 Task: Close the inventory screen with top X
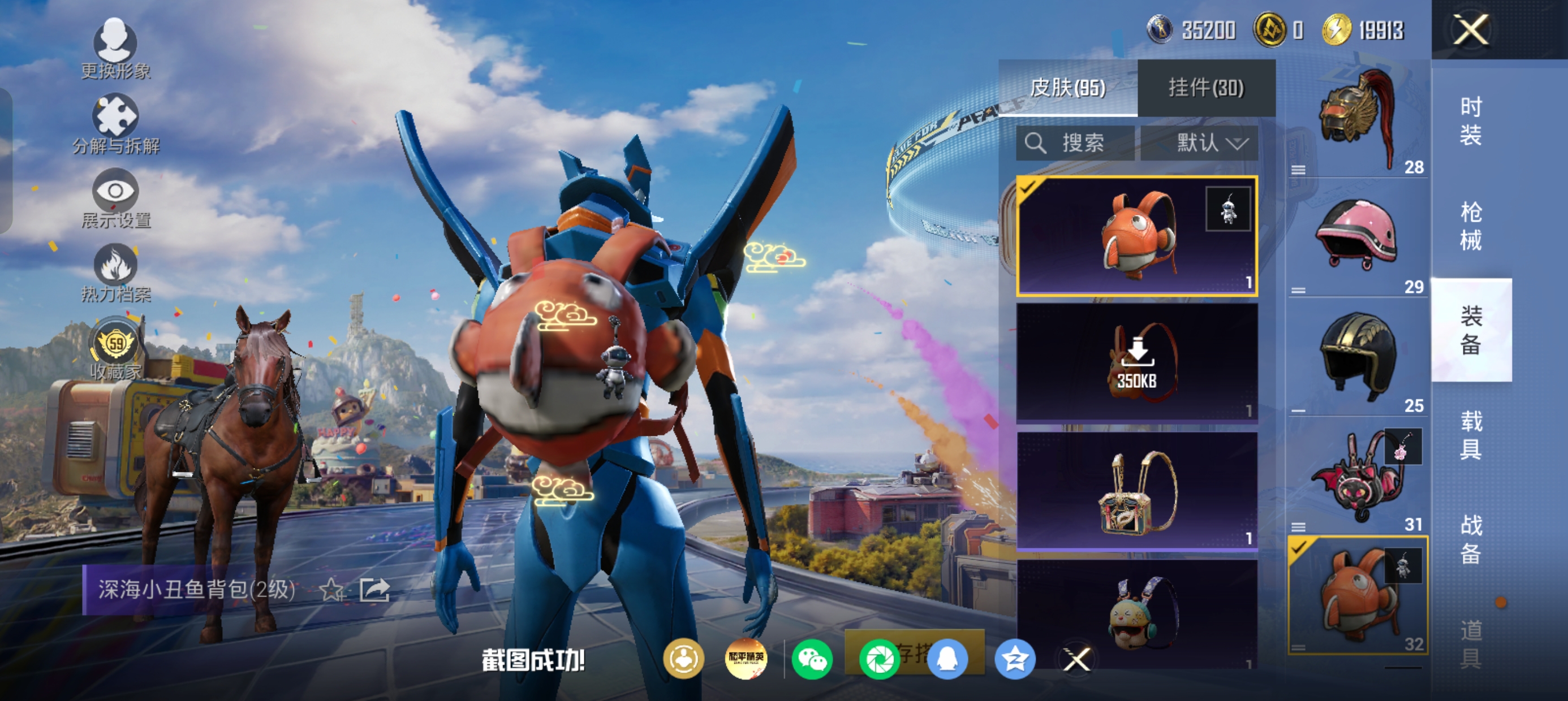point(1471,31)
